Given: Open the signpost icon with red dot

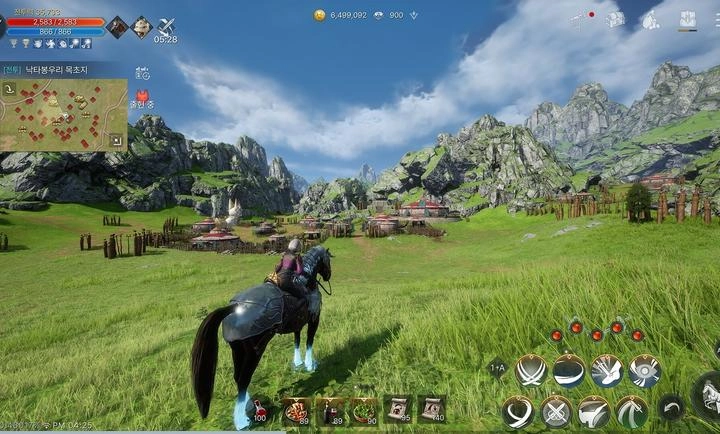Looking at the screenshot, I should [x=579, y=19].
